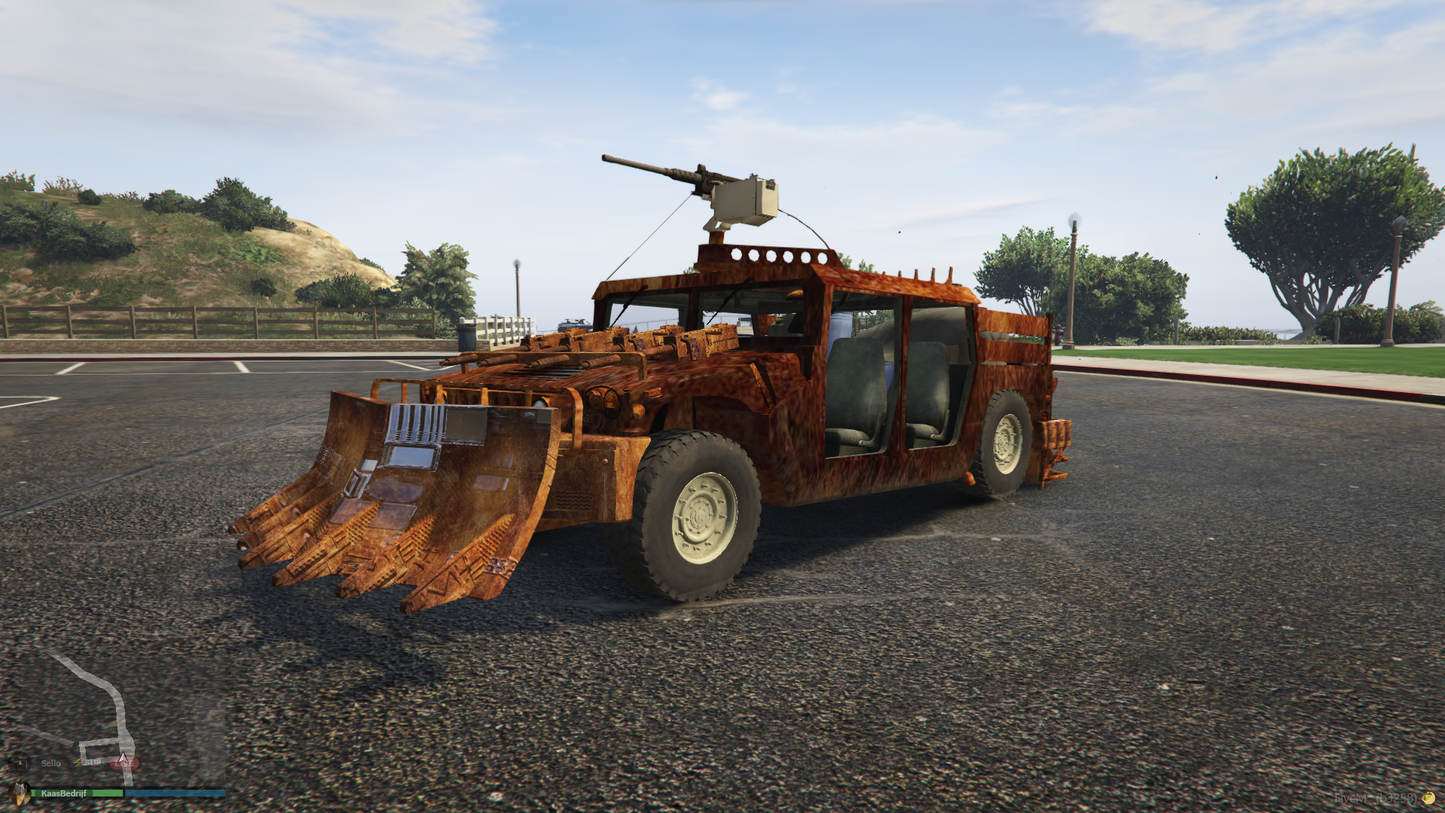Click the FiveM pistachio logo icon

1428,798
